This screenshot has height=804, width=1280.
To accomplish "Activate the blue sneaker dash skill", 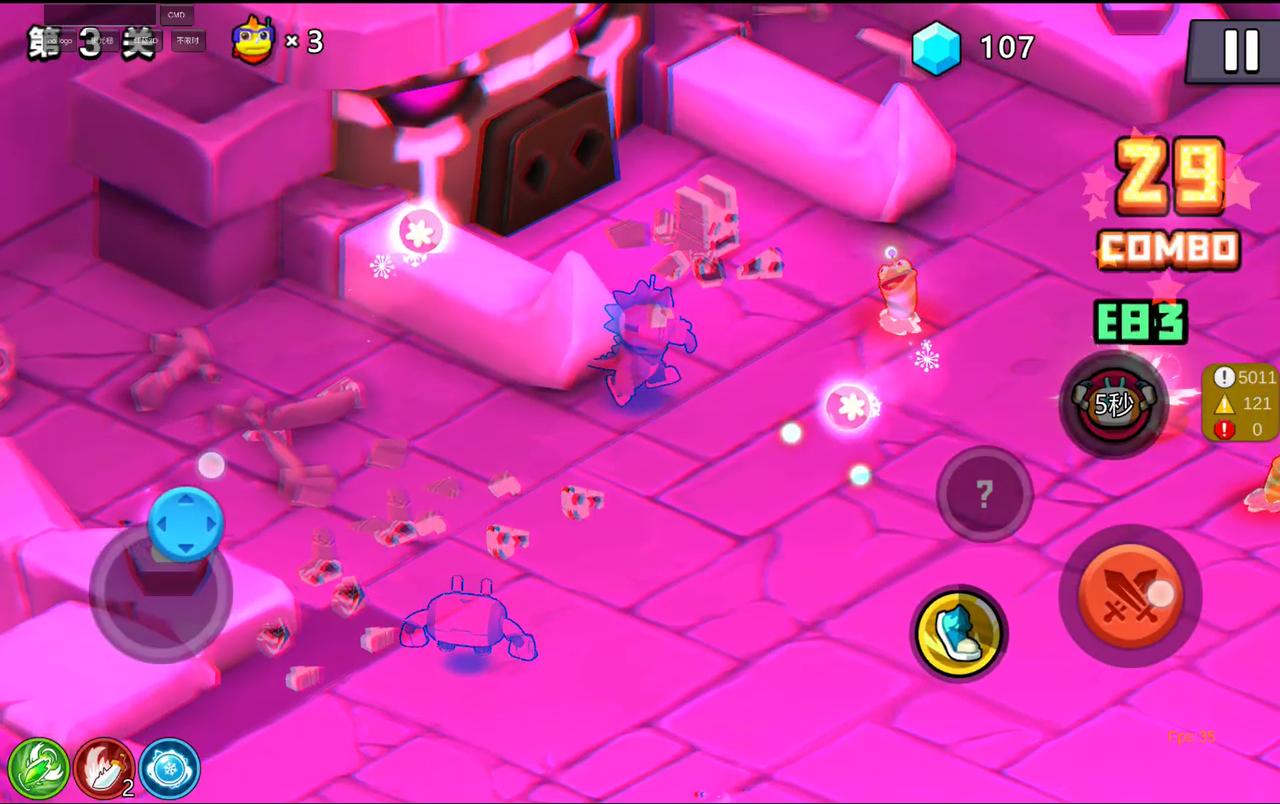I will click(959, 633).
